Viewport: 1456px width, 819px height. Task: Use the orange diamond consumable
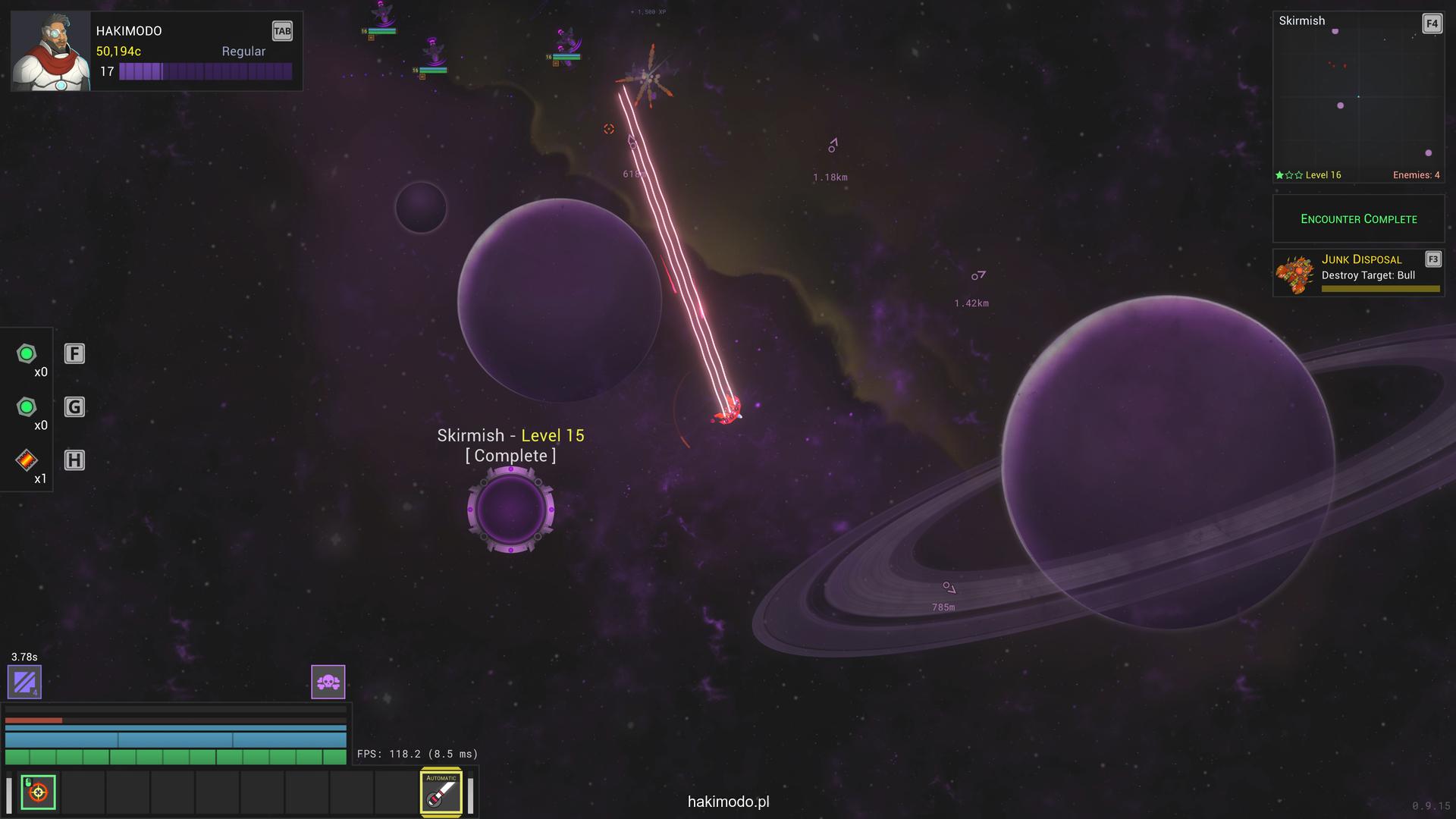tap(27, 460)
